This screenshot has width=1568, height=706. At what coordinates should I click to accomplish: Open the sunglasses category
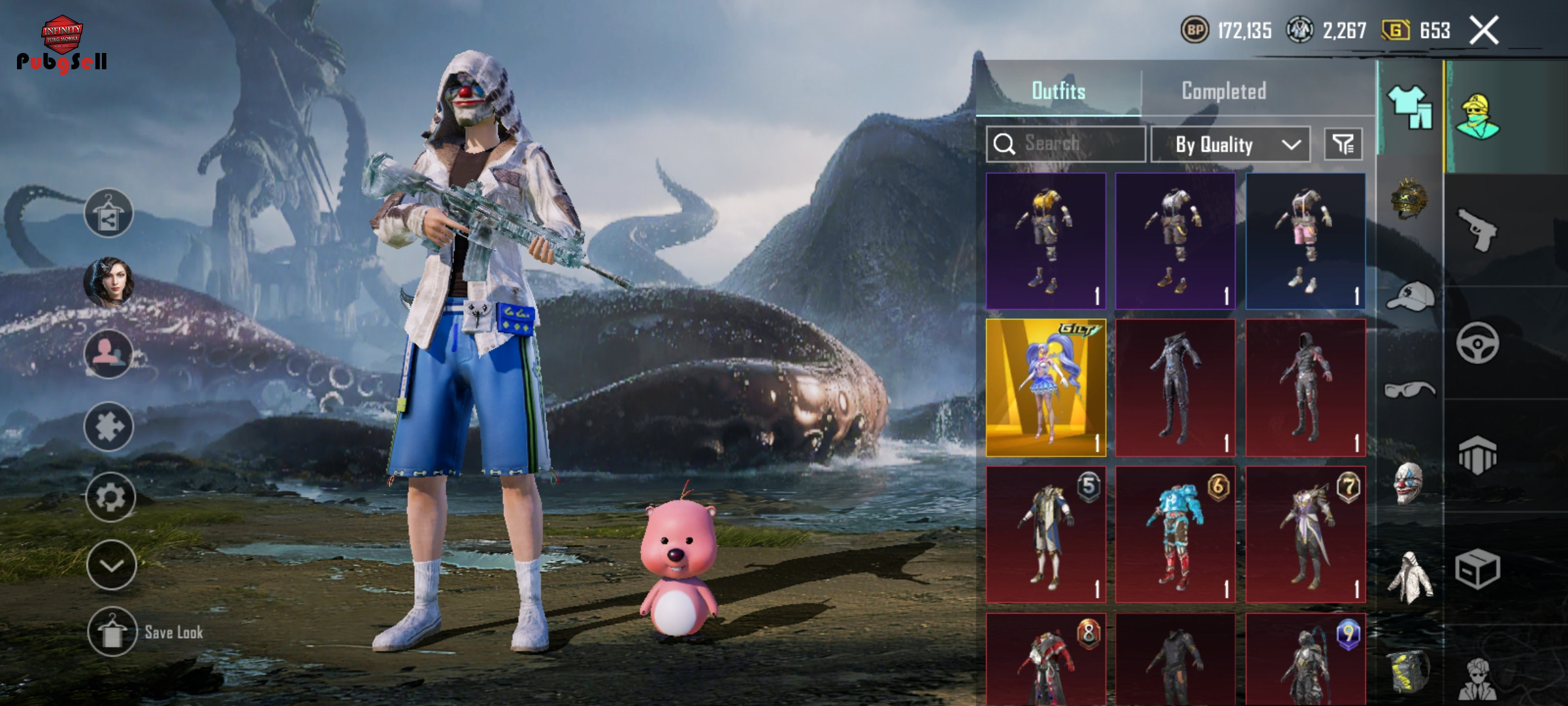[x=1409, y=390]
